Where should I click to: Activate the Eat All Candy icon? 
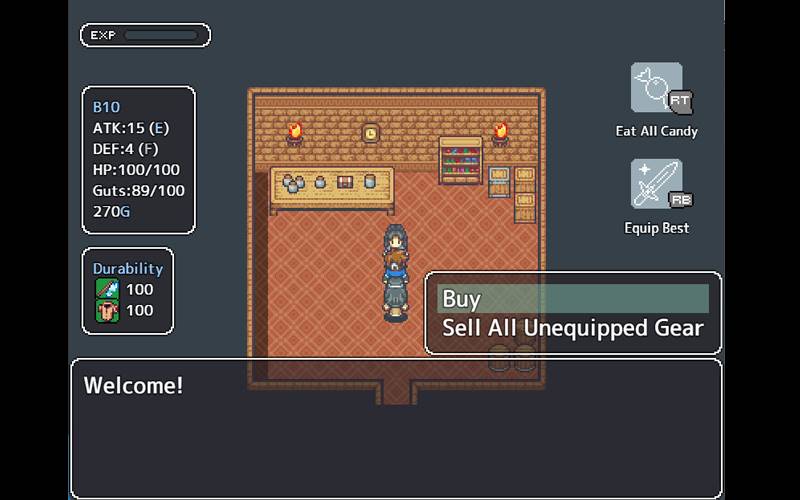(657, 89)
